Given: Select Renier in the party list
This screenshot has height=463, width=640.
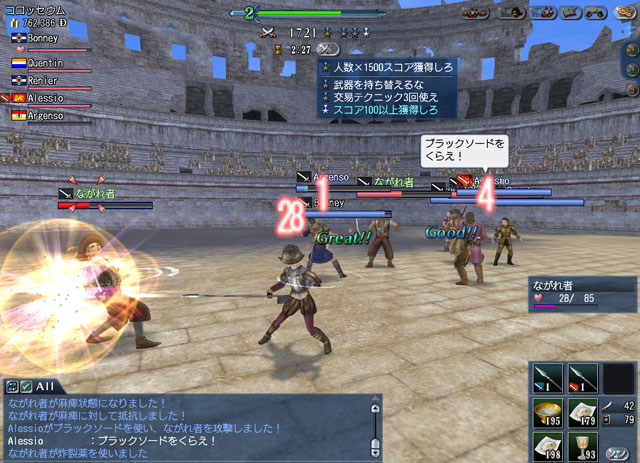Looking at the screenshot, I should coord(42,80).
